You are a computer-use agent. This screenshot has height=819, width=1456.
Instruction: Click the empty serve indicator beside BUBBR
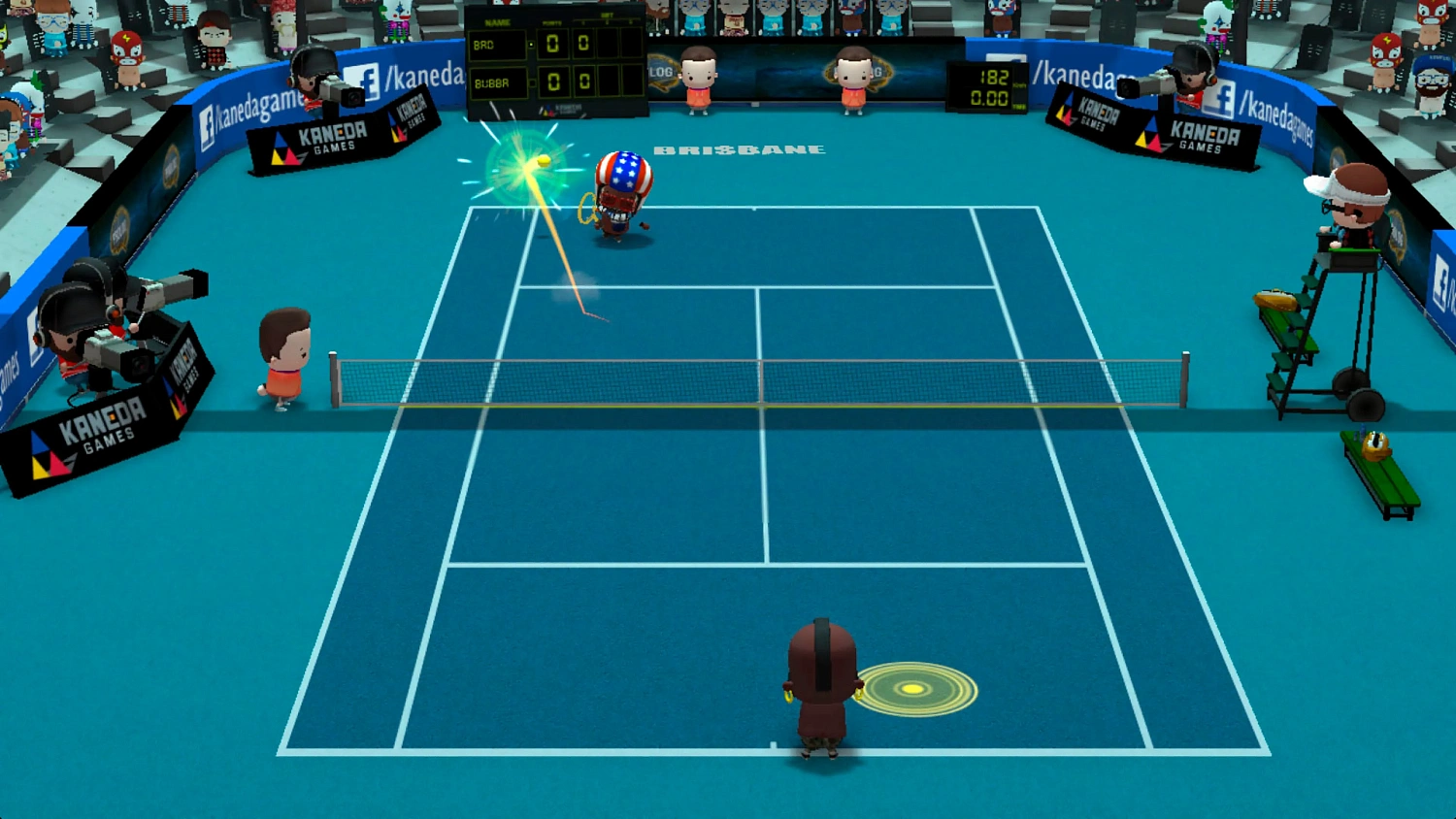point(532,82)
